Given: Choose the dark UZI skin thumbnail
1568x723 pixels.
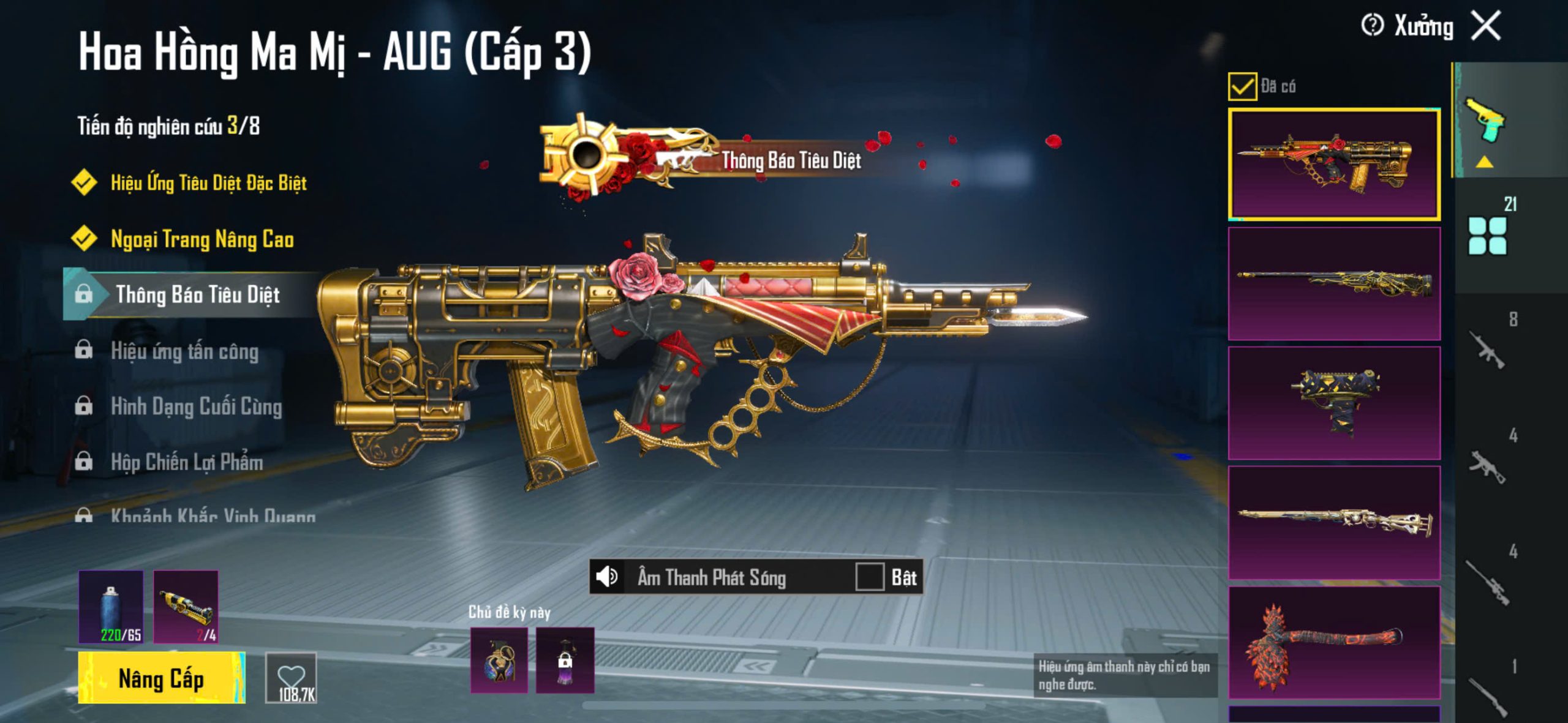Looking at the screenshot, I should point(1334,403).
